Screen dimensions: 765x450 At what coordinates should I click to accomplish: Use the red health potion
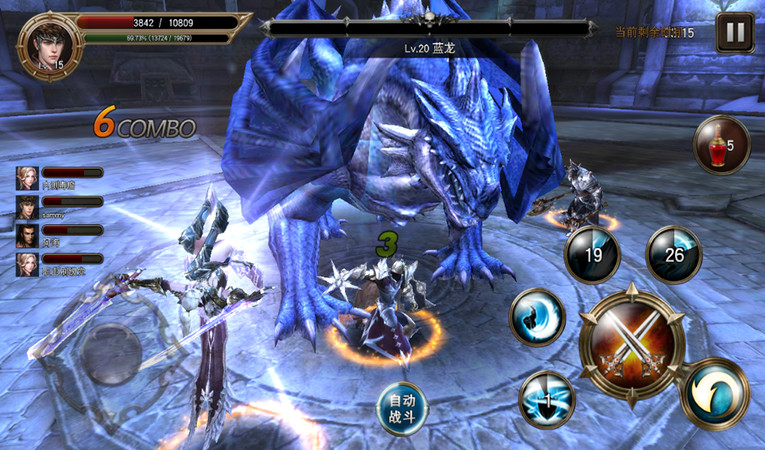[720, 146]
